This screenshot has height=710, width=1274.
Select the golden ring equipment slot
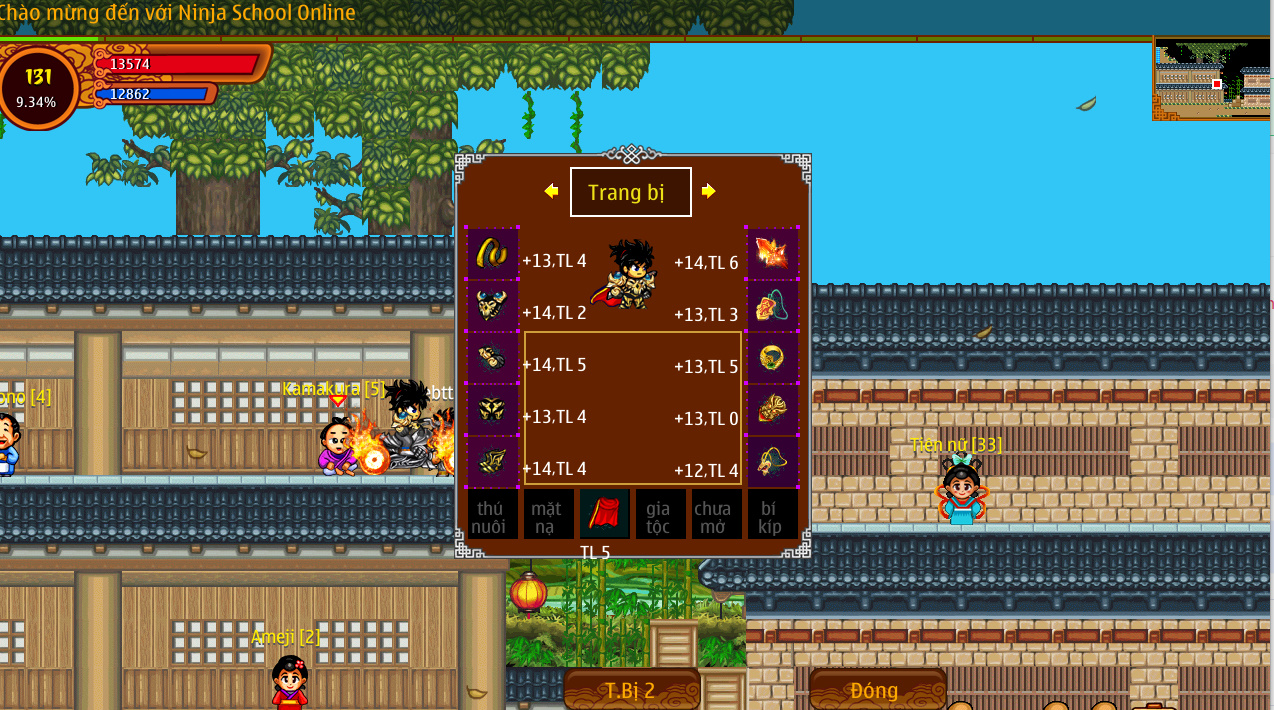coord(772,357)
